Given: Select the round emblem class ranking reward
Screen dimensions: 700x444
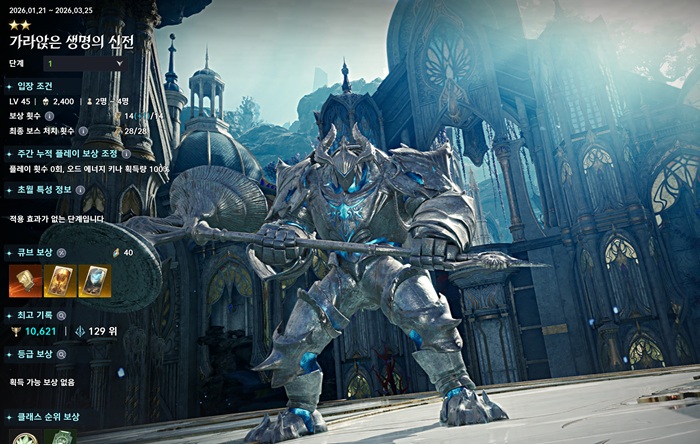Looking at the screenshot, I should (x=24, y=438).
